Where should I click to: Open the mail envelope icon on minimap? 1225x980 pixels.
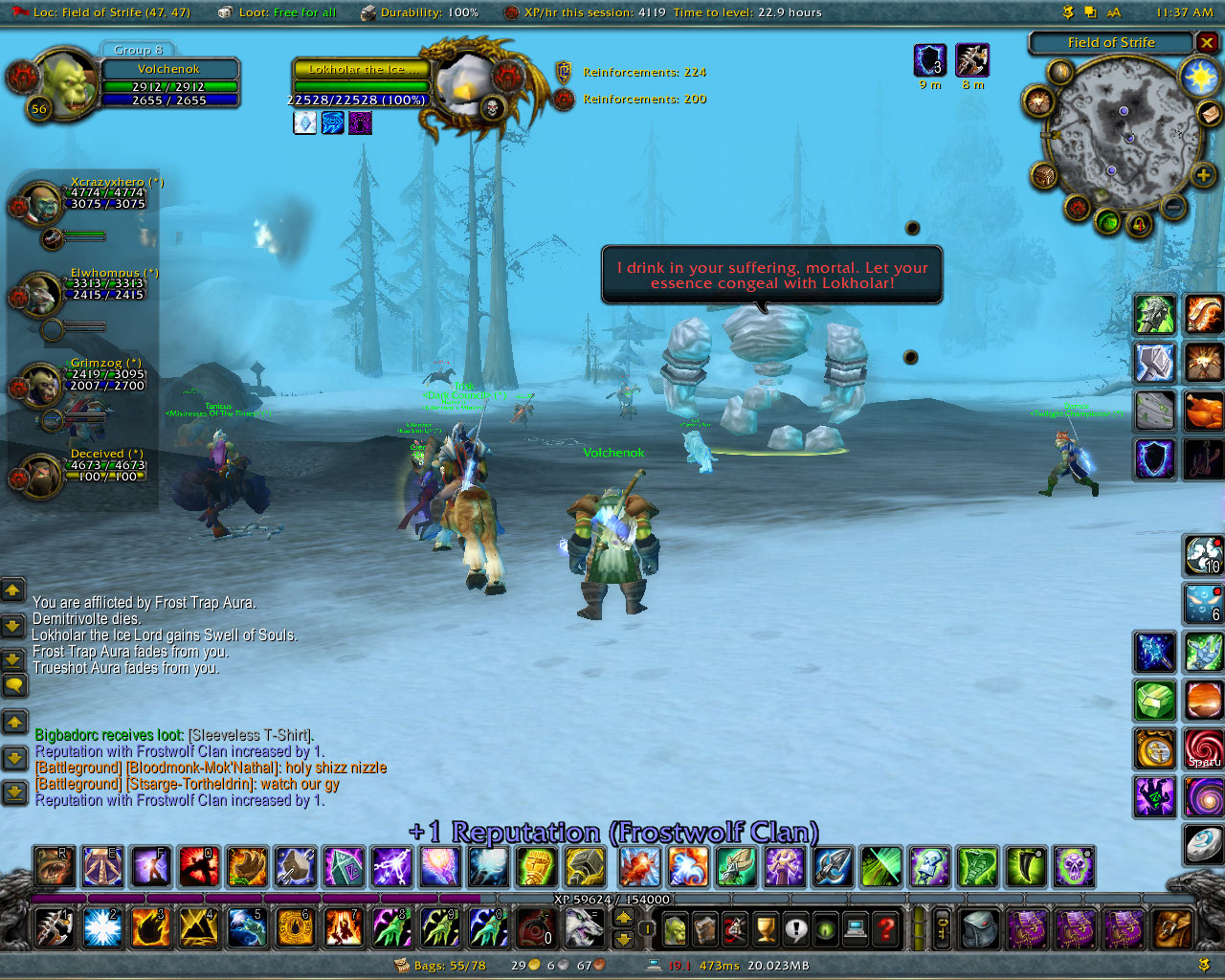(1210, 114)
